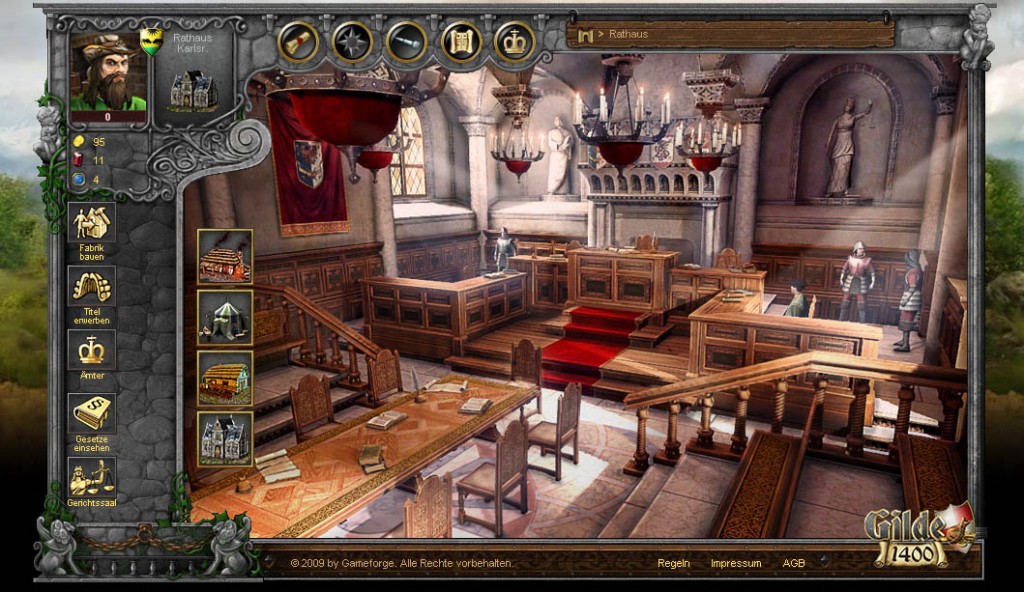This screenshot has width=1024, height=592.
Task: Open the parchment map icon
Action: pos(461,41)
